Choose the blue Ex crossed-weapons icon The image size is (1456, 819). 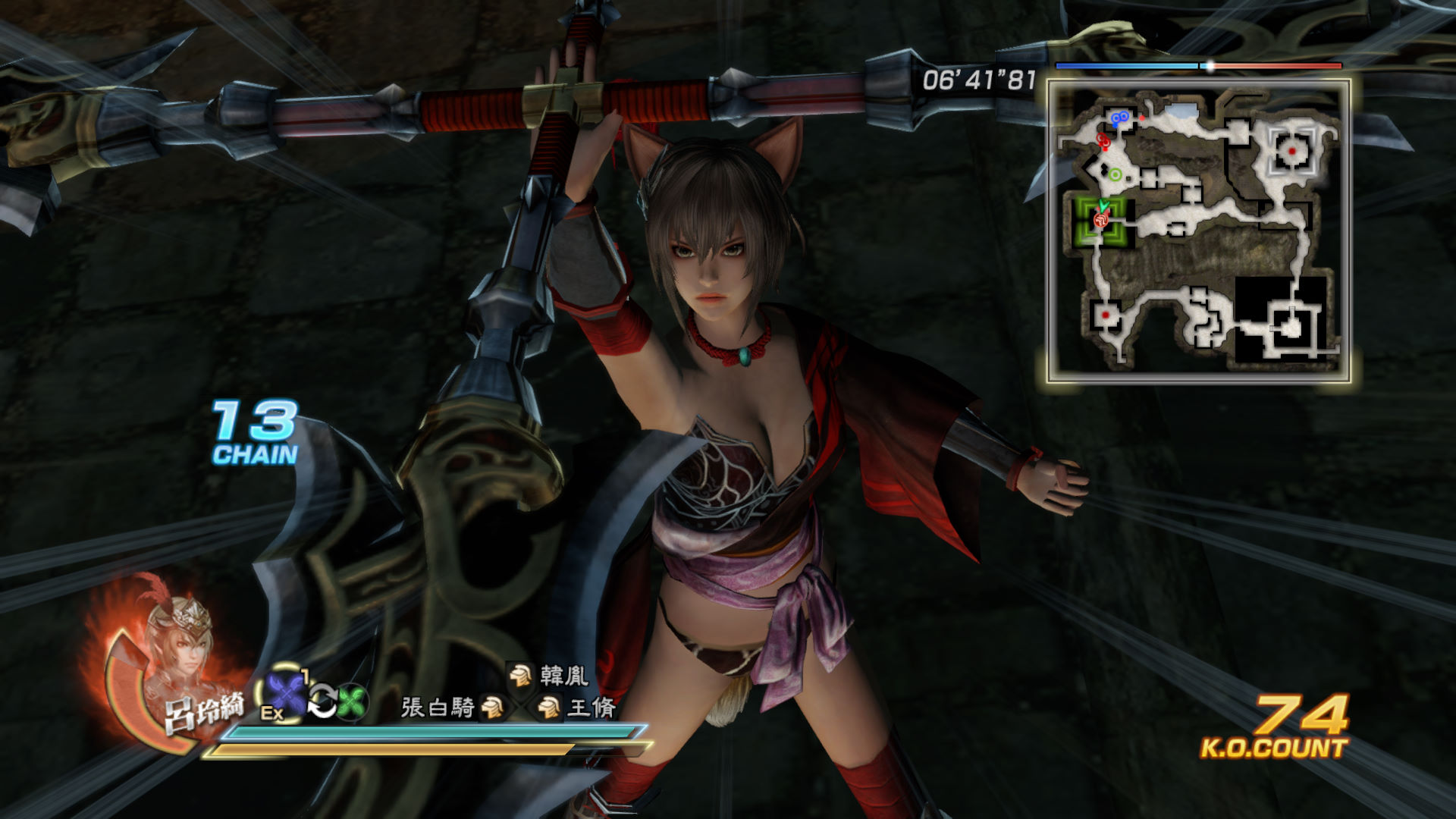tap(285, 695)
